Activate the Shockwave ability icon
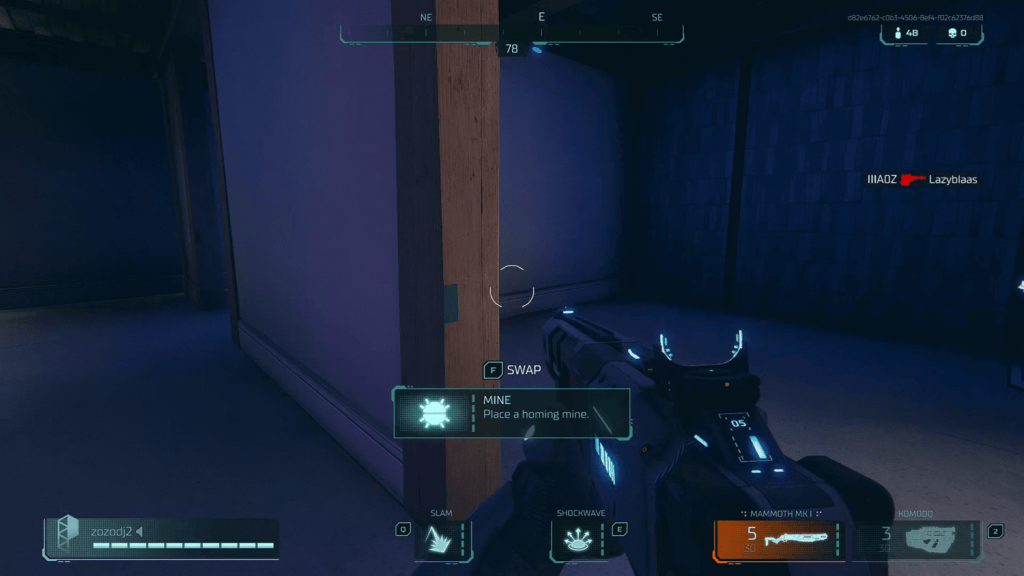The width and height of the screenshot is (1024, 576). 580,540
